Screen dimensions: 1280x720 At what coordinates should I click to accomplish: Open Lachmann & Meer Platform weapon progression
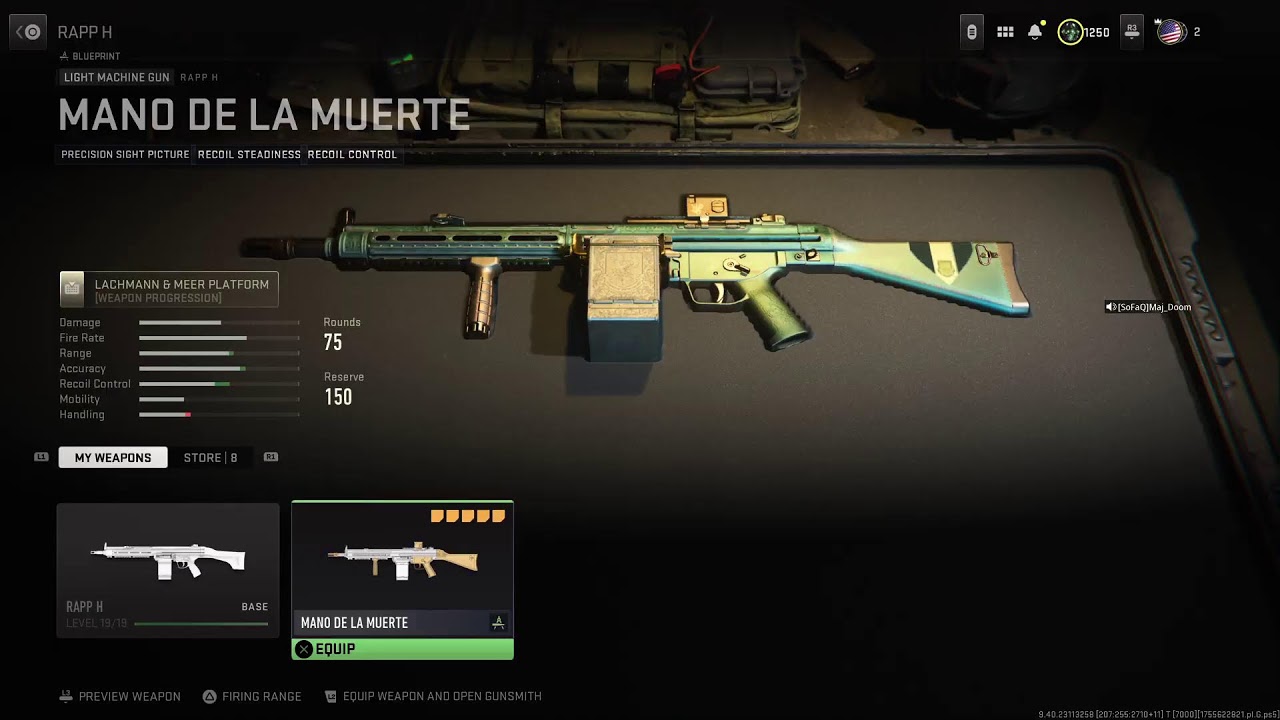click(169, 290)
